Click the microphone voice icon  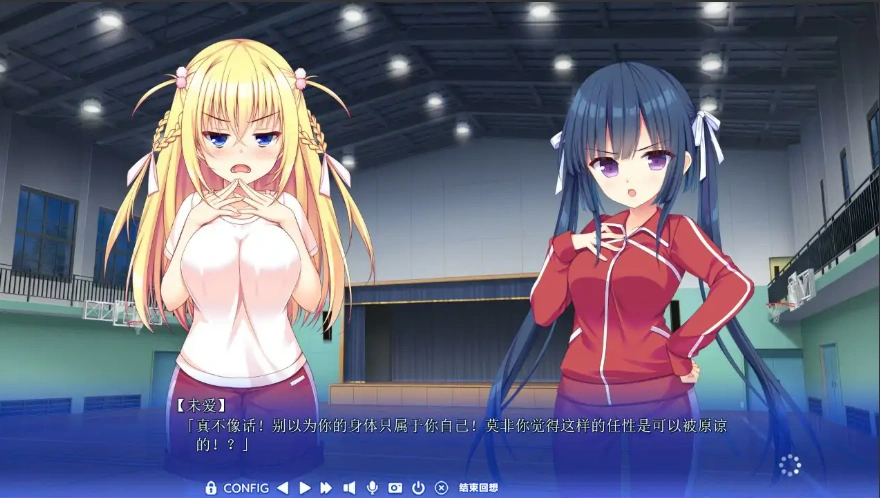pos(372,488)
